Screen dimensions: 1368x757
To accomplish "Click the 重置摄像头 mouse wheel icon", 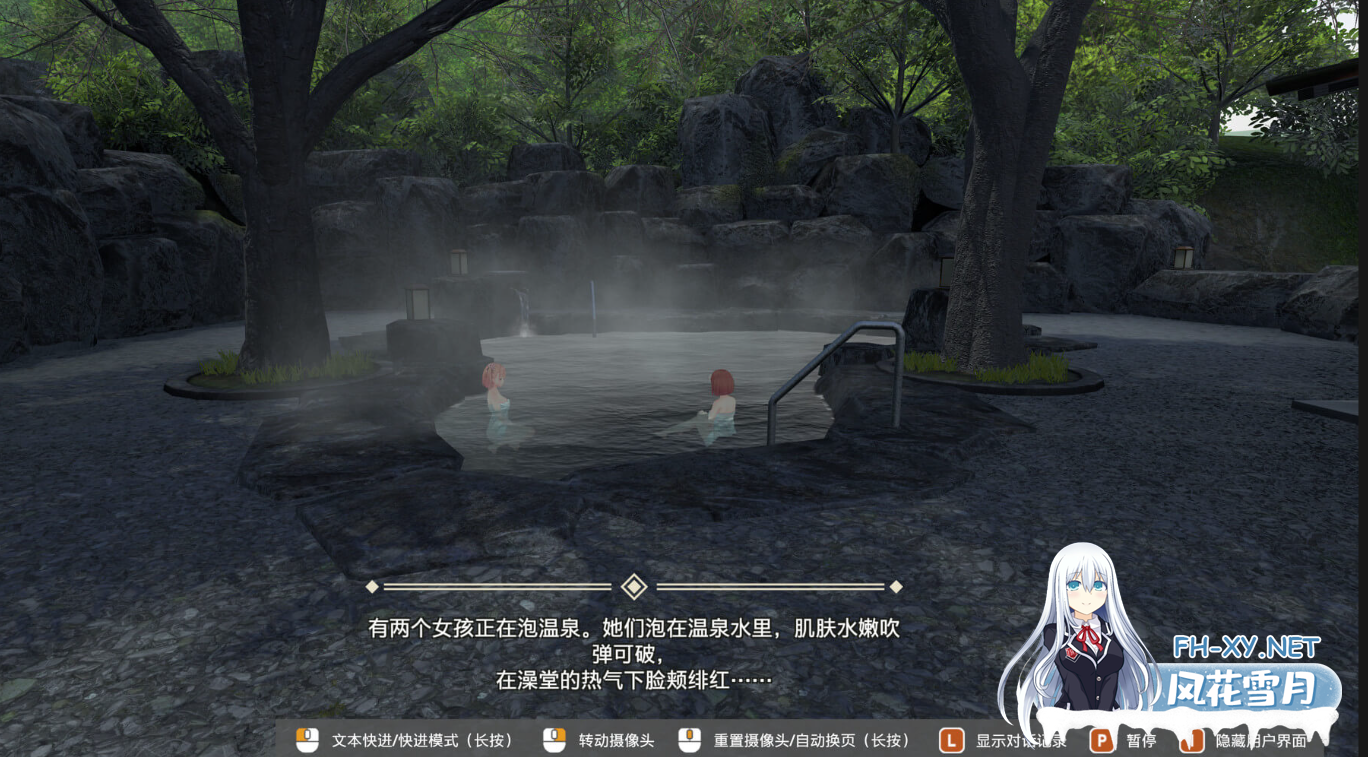I will 689,741.
